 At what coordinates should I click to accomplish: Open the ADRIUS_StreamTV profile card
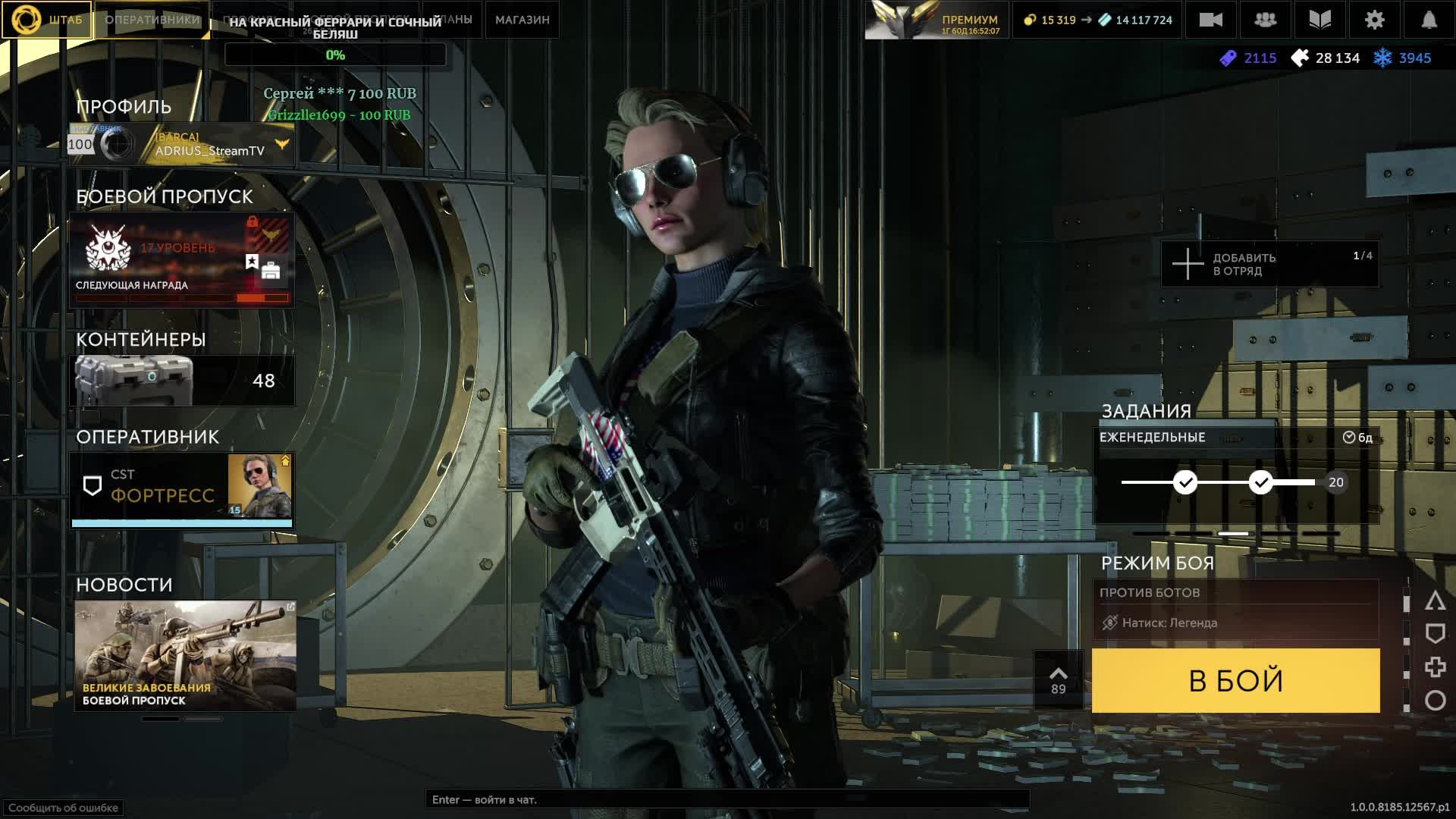tap(182, 144)
